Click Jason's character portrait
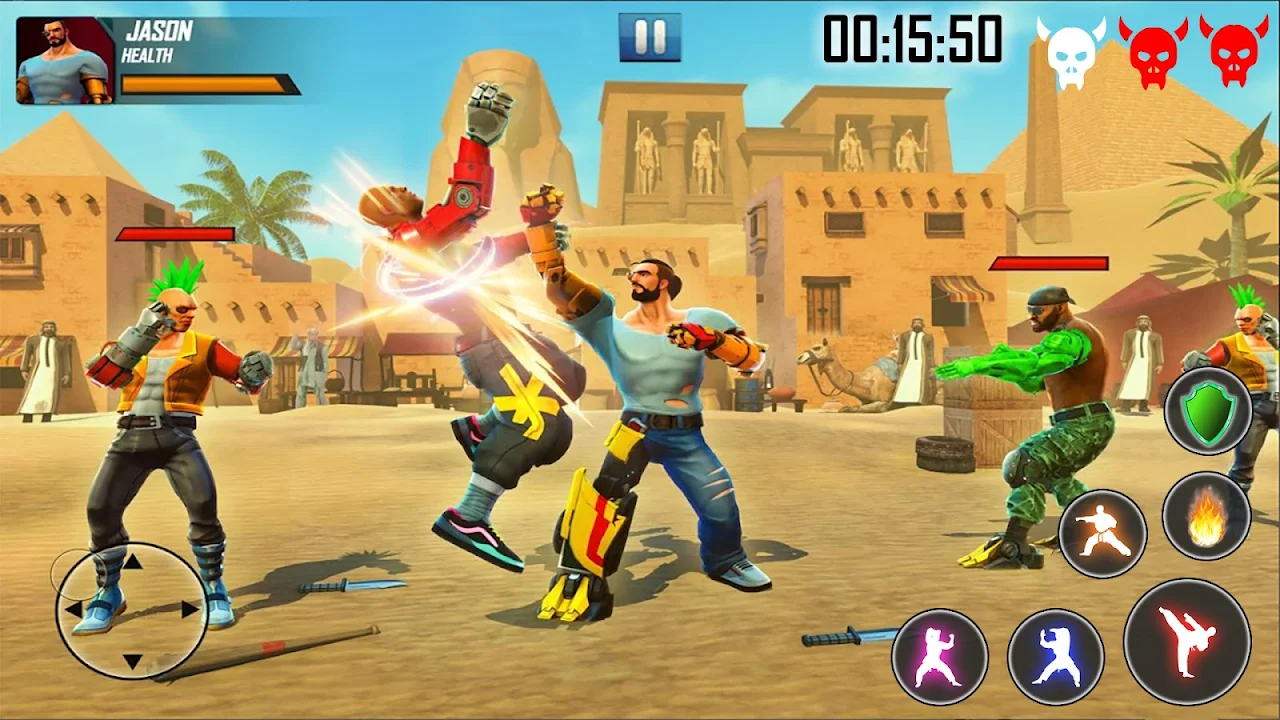Screen dimensions: 1280x720 click(65, 61)
